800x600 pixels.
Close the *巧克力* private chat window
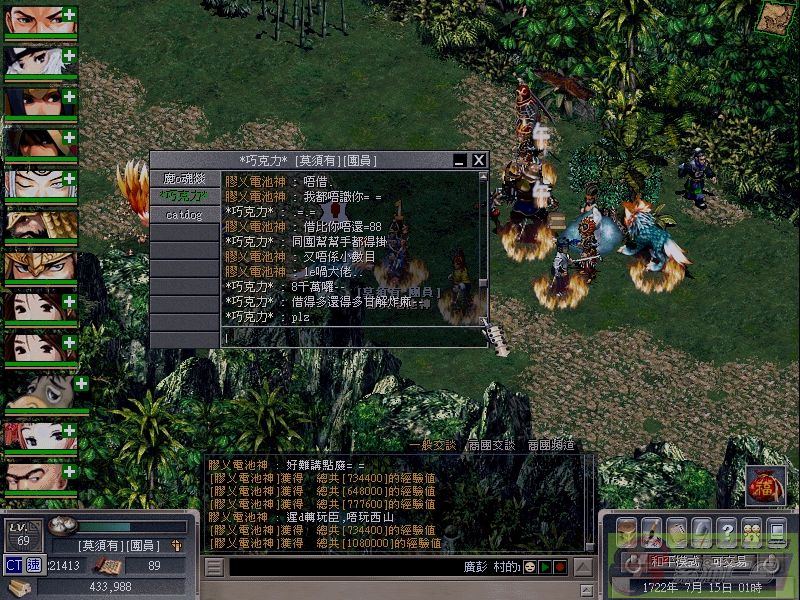point(479,160)
